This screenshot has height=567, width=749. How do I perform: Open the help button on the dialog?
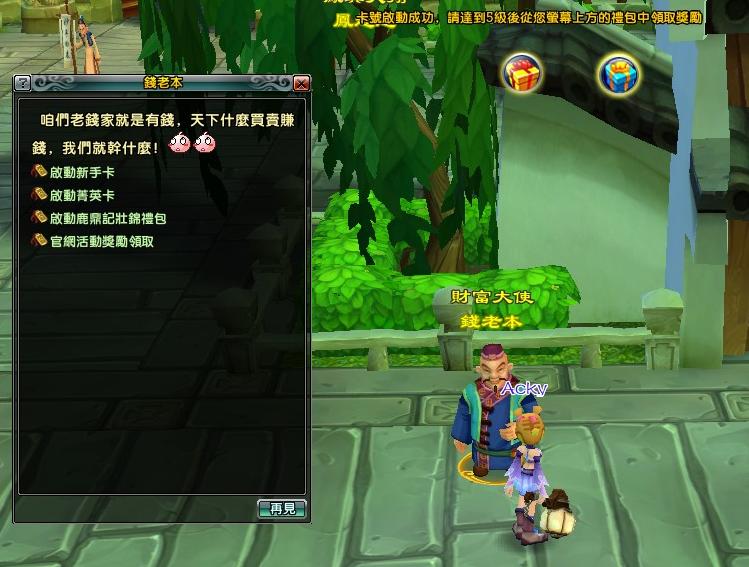(x=23, y=83)
